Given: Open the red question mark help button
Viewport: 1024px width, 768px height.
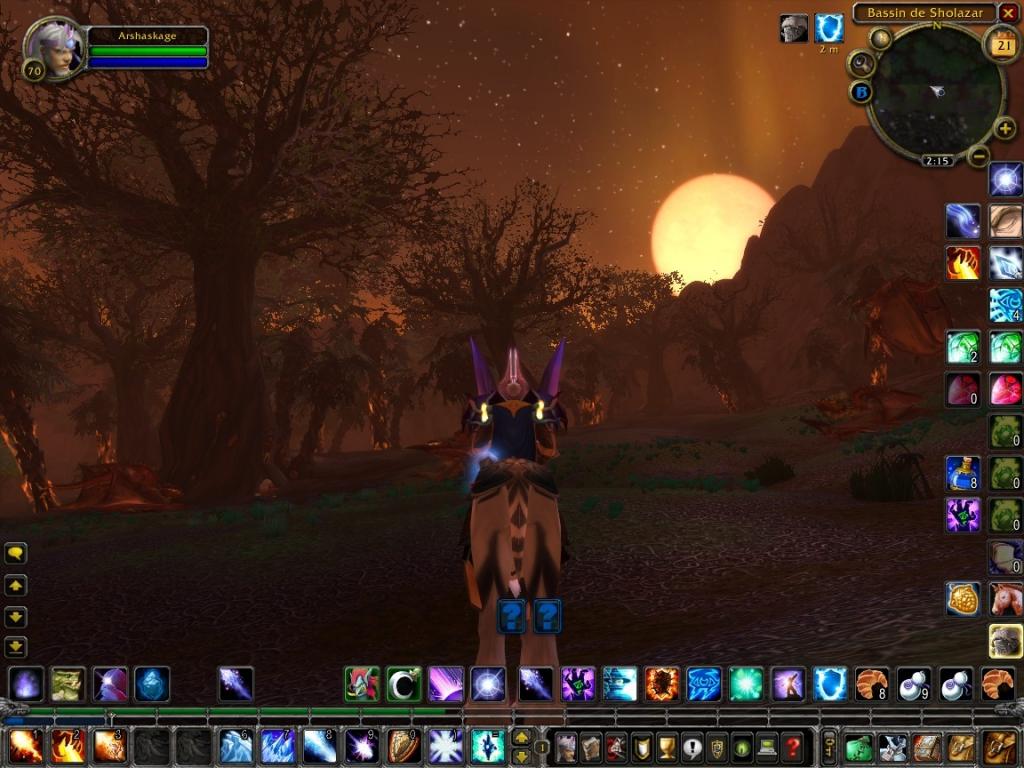Looking at the screenshot, I should click(793, 747).
